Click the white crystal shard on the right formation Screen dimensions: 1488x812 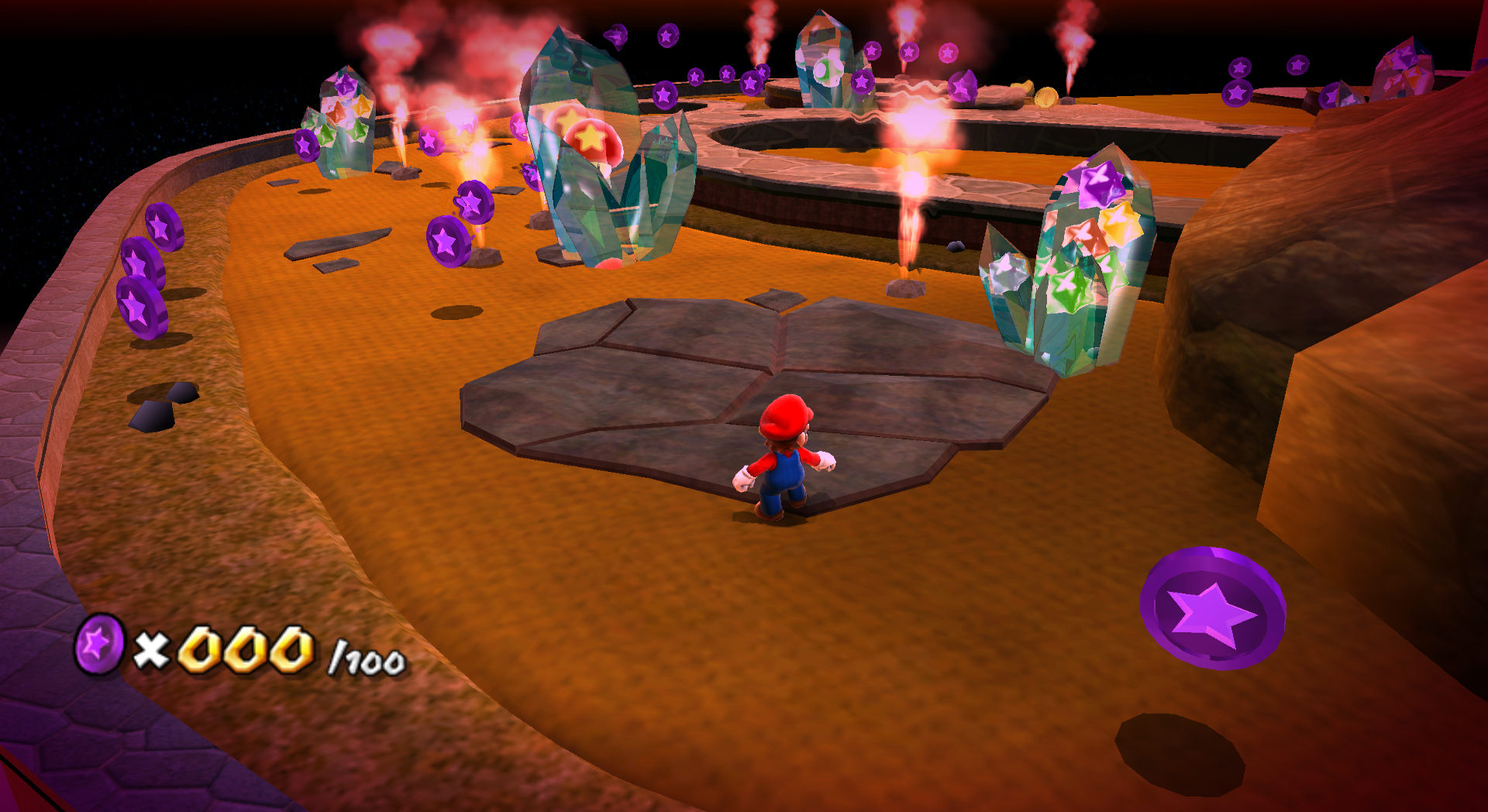pyautogui.click(x=1007, y=275)
